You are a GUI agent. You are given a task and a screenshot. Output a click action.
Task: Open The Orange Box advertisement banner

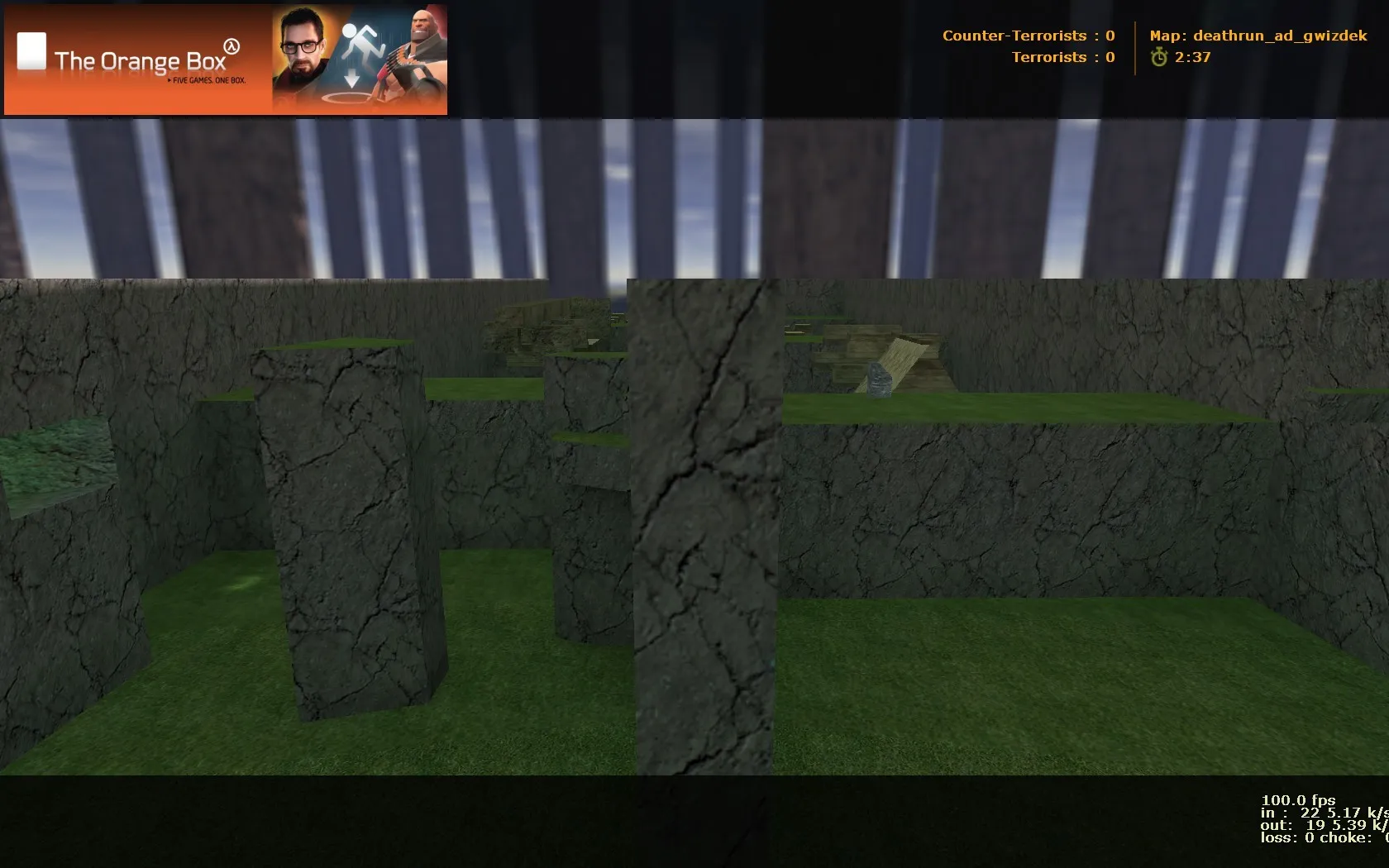tap(223, 58)
